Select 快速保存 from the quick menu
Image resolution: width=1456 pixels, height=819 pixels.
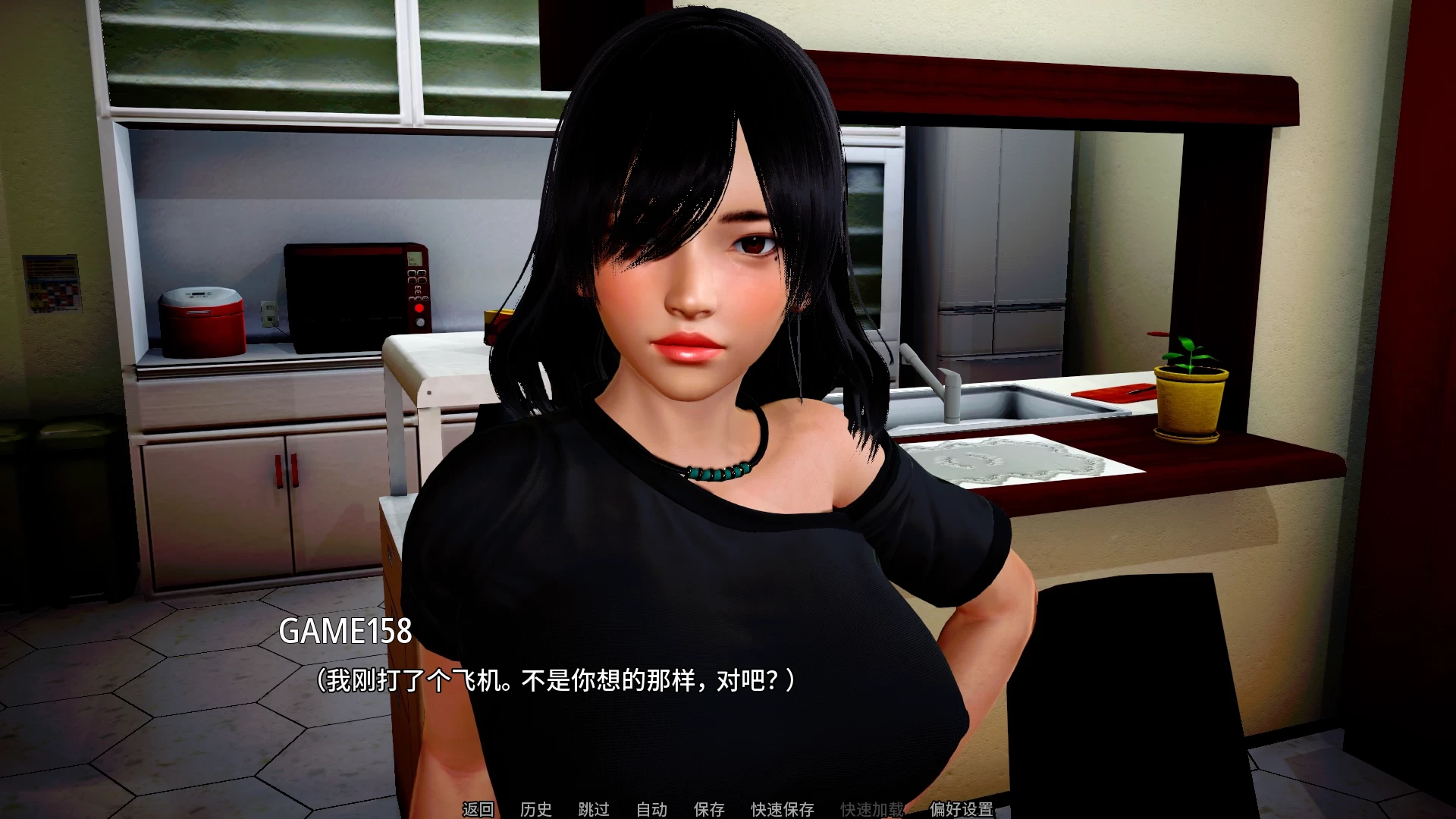pos(782,809)
